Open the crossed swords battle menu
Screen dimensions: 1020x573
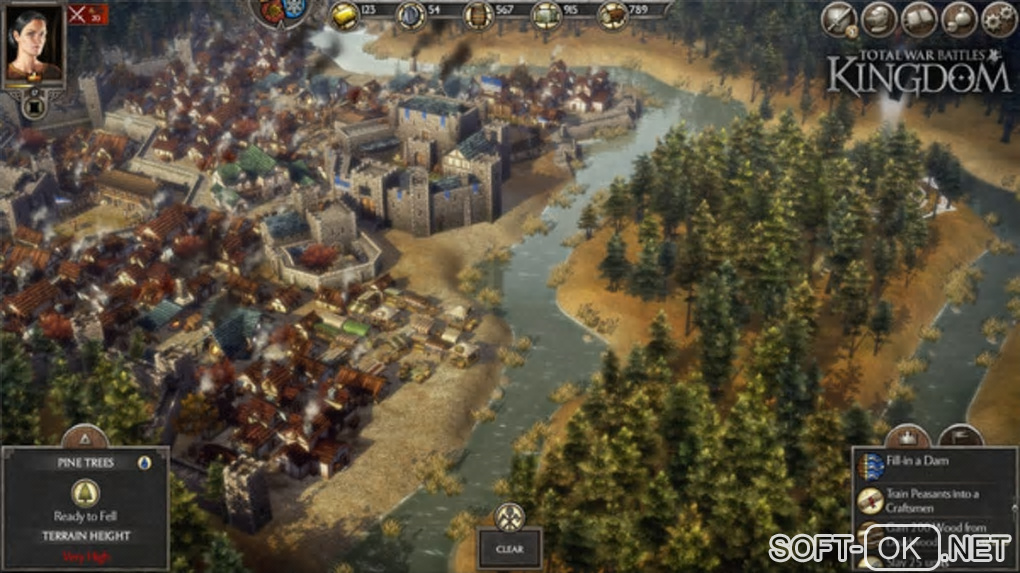coord(841,19)
